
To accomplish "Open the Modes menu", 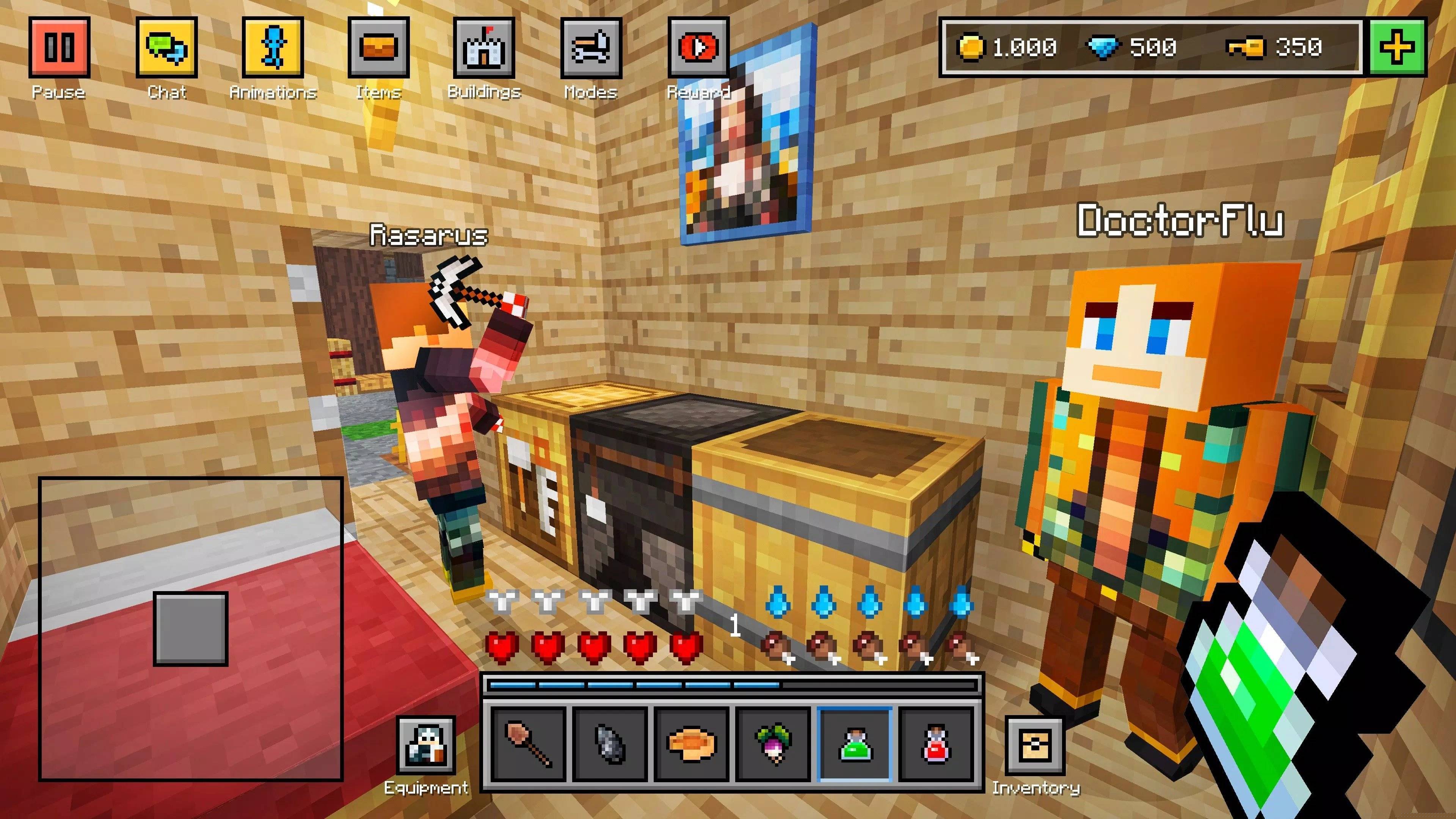I will pyautogui.click(x=591, y=47).
